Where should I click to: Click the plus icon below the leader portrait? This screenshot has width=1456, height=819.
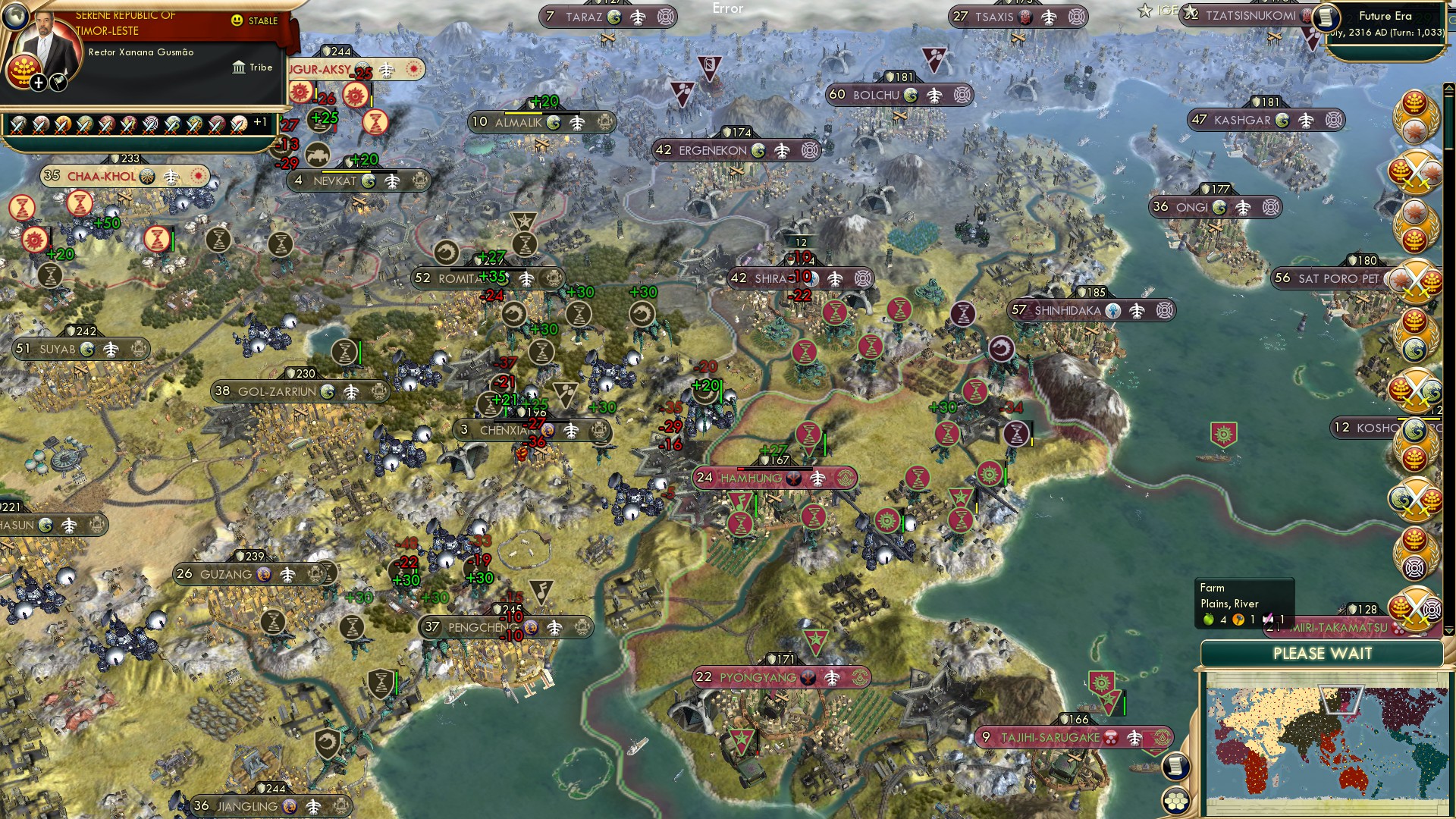coord(38,83)
